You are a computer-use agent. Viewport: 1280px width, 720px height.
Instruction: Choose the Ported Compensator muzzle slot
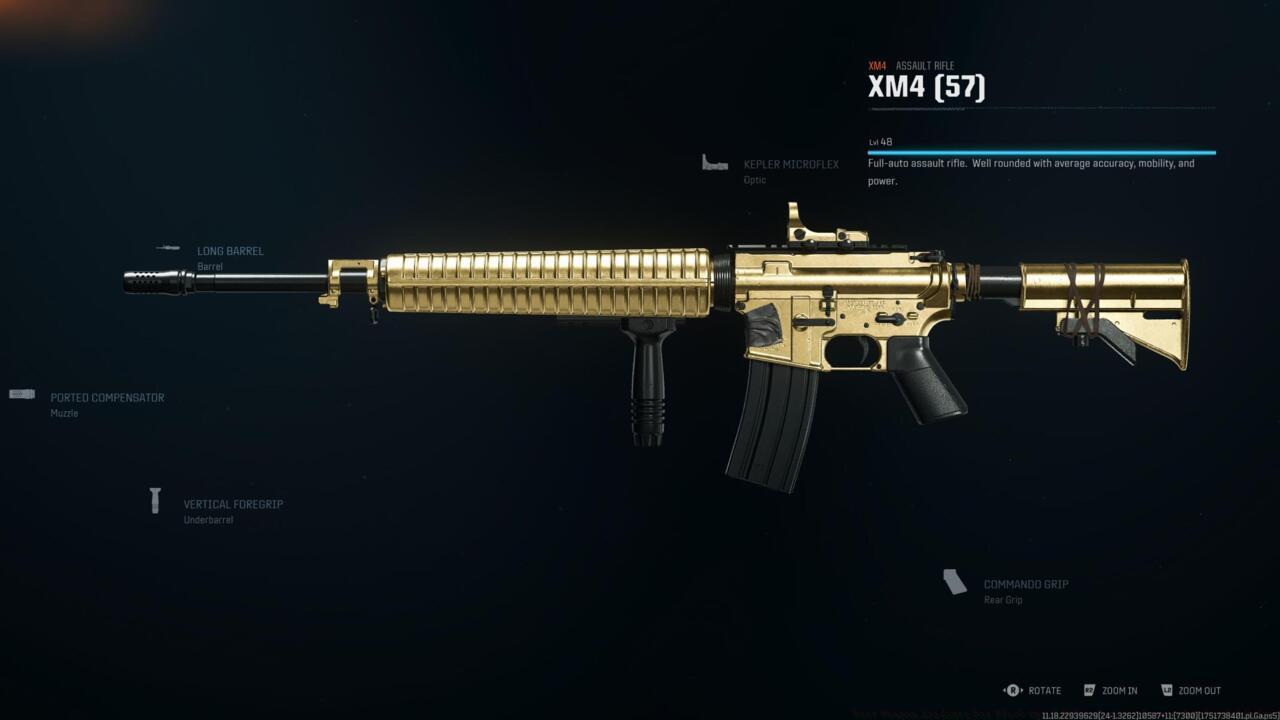(x=107, y=398)
